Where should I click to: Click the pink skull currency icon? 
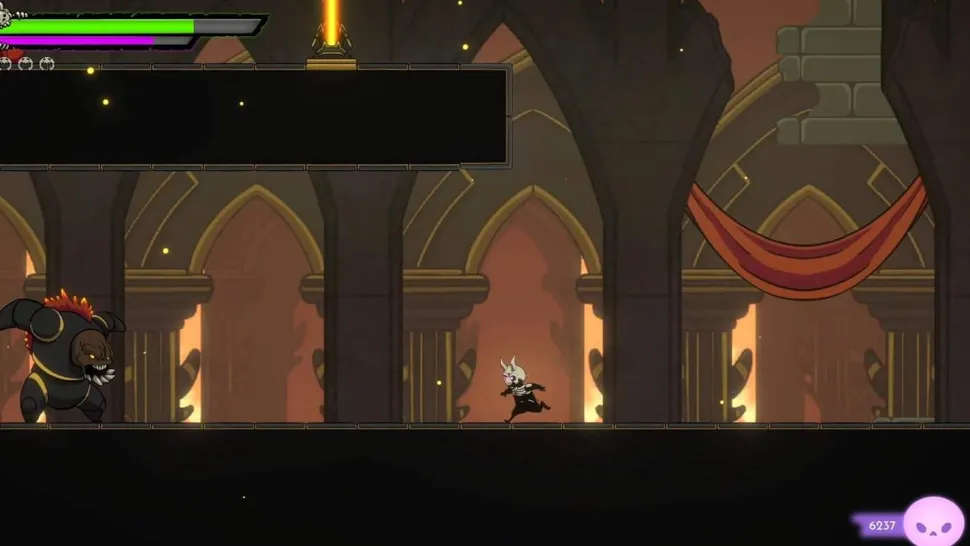[933, 521]
